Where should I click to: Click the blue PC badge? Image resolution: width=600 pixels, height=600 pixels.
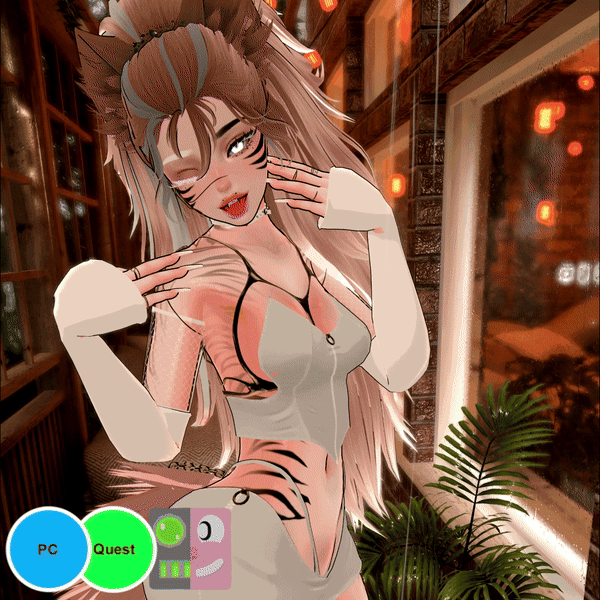click(x=46, y=550)
